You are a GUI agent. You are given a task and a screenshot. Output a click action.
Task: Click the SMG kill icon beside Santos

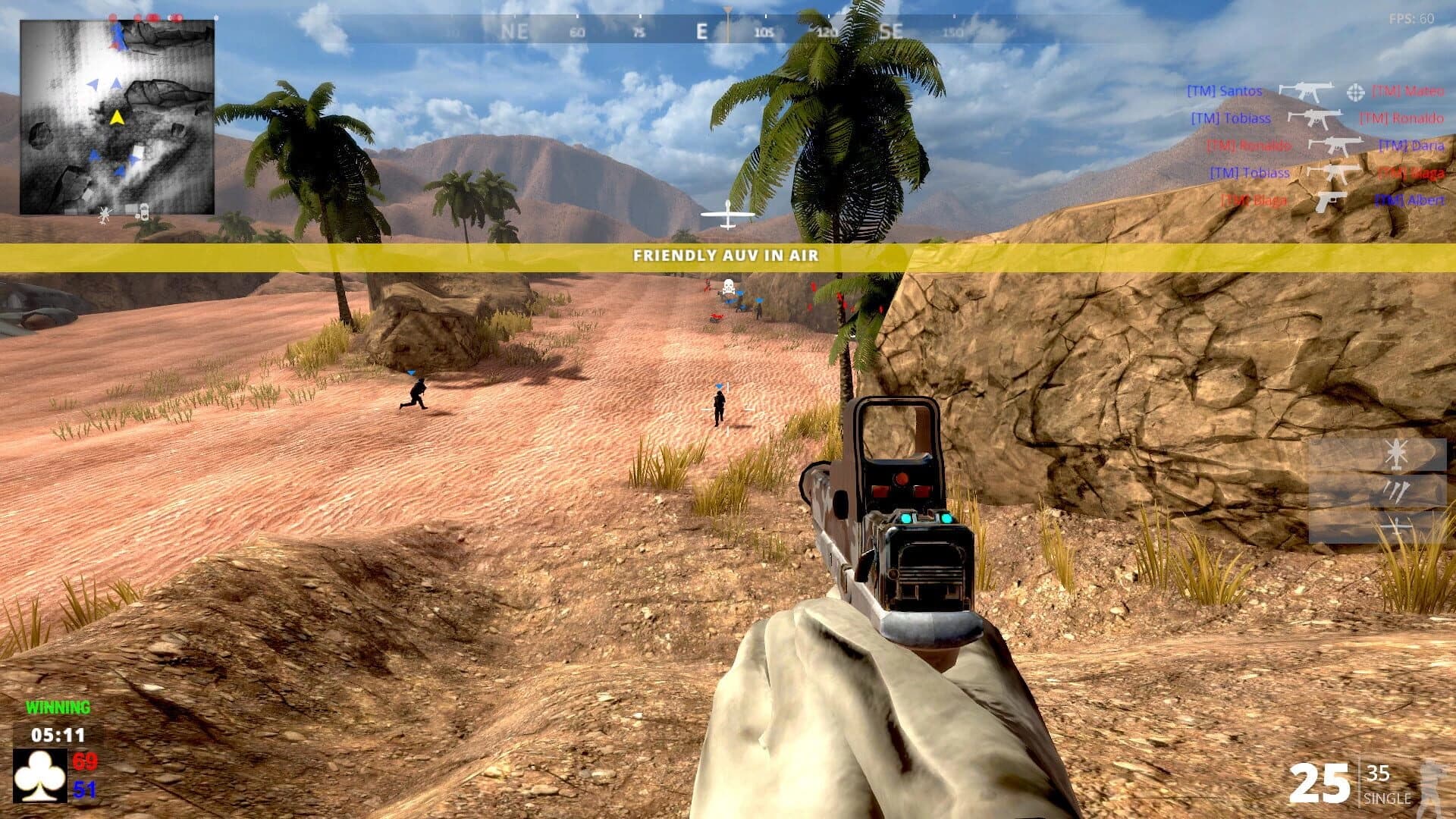(x=1307, y=92)
